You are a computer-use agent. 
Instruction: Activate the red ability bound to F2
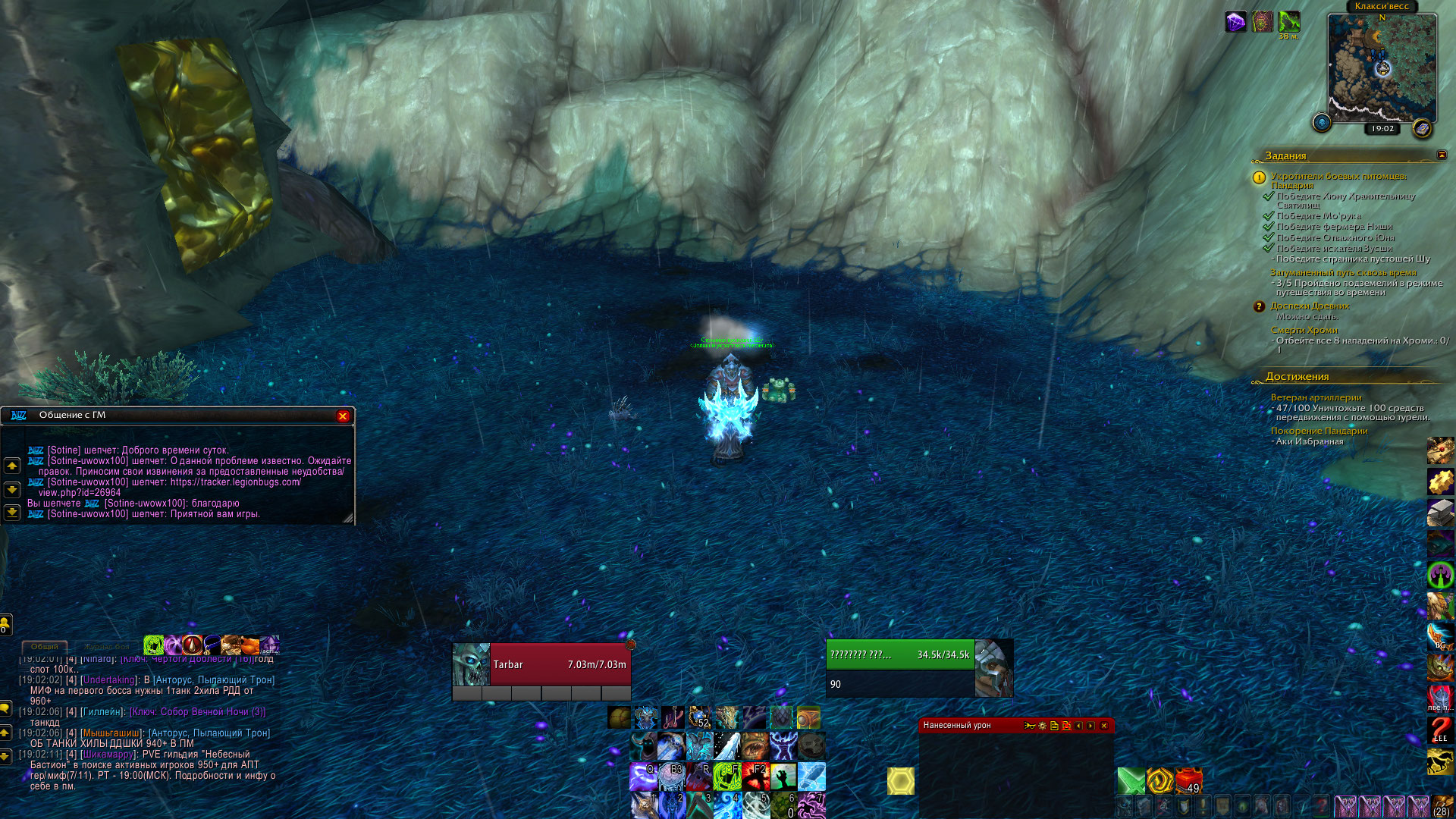click(755, 777)
